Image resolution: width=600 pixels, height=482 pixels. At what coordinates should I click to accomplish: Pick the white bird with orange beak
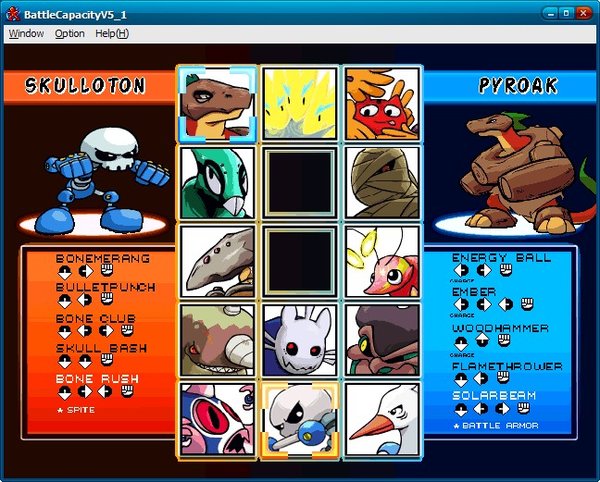(382, 418)
